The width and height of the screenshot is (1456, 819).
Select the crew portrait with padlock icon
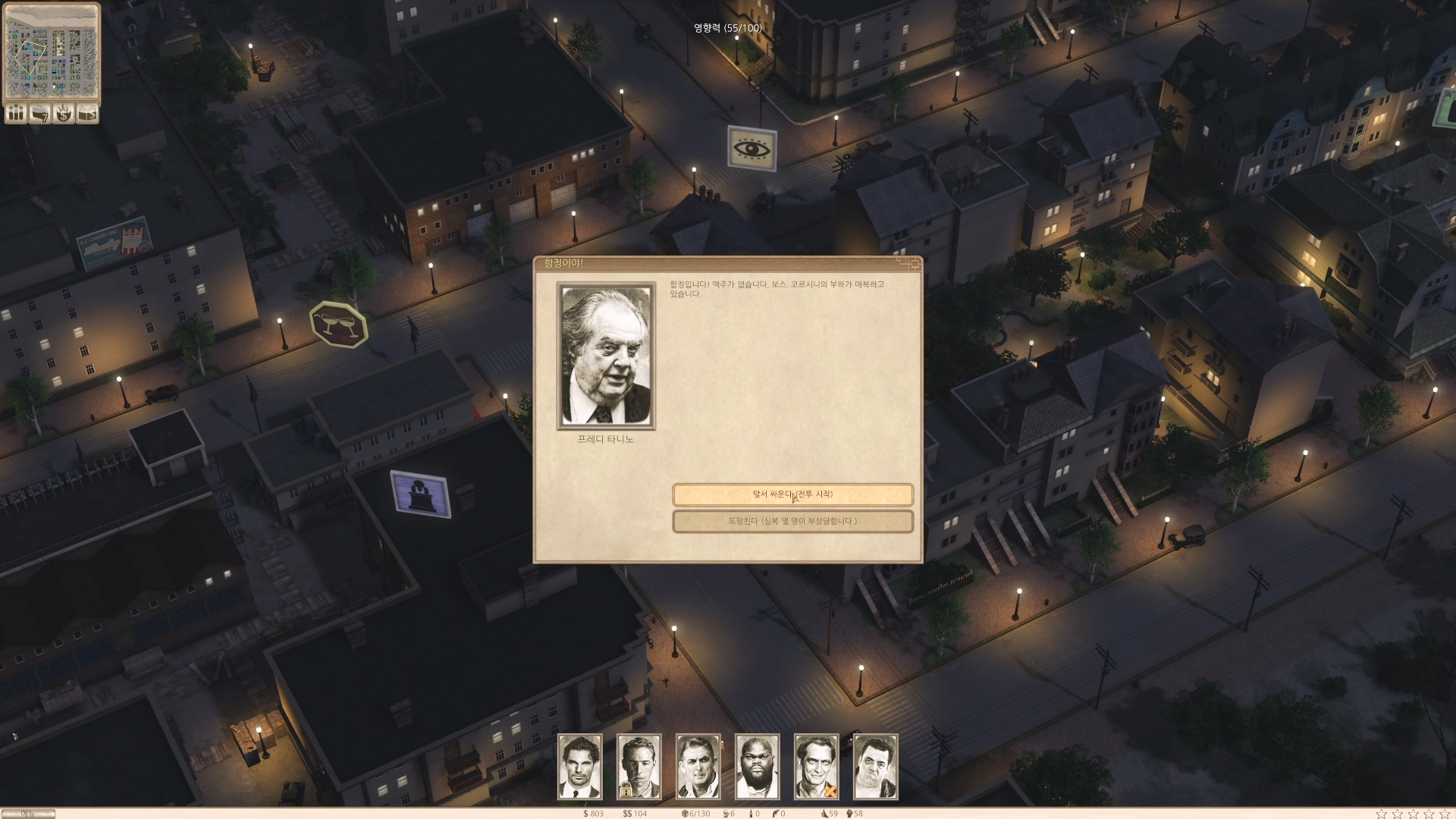[x=639, y=766]
